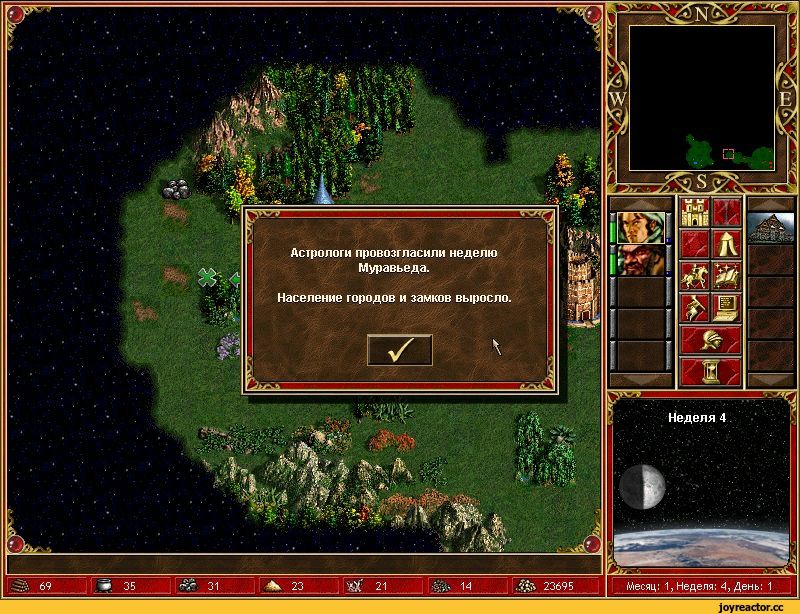Confirm the astrologers' week message with the checkmark
The width and height of the screenshot is (800, 614).
click(x=400, y=350)
